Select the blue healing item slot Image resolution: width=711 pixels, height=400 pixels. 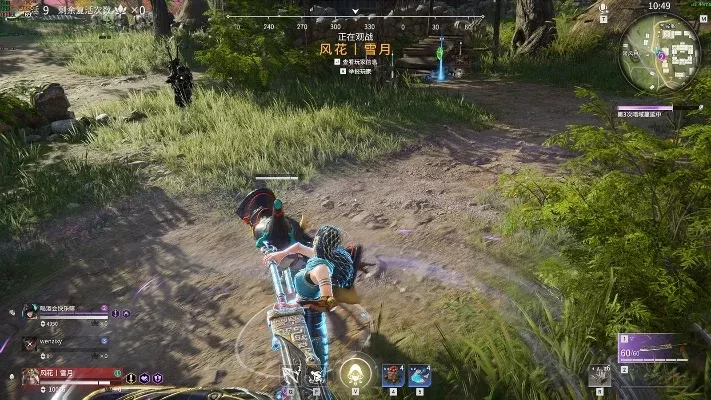point(419,374)
